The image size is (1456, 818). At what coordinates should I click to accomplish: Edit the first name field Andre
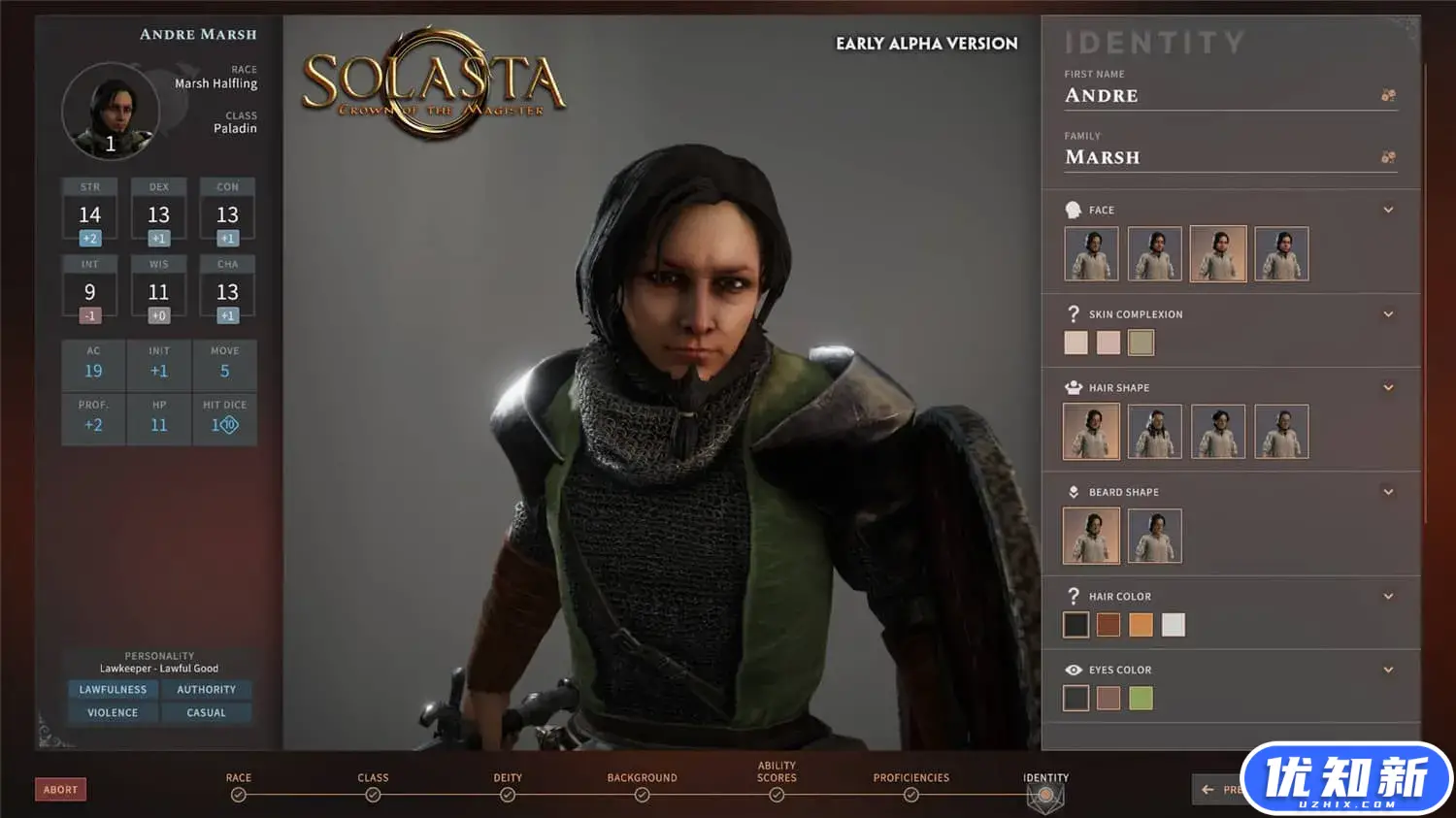pyautogui.click(x=1213, y=95)
